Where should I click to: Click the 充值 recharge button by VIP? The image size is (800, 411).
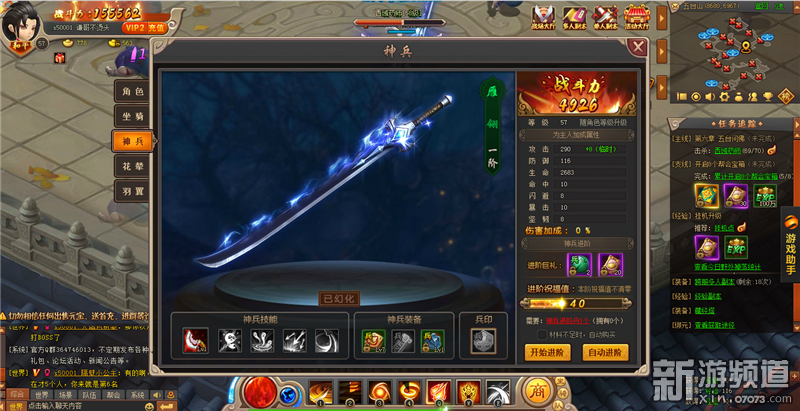pyautogui.click(x=157, y=30)
